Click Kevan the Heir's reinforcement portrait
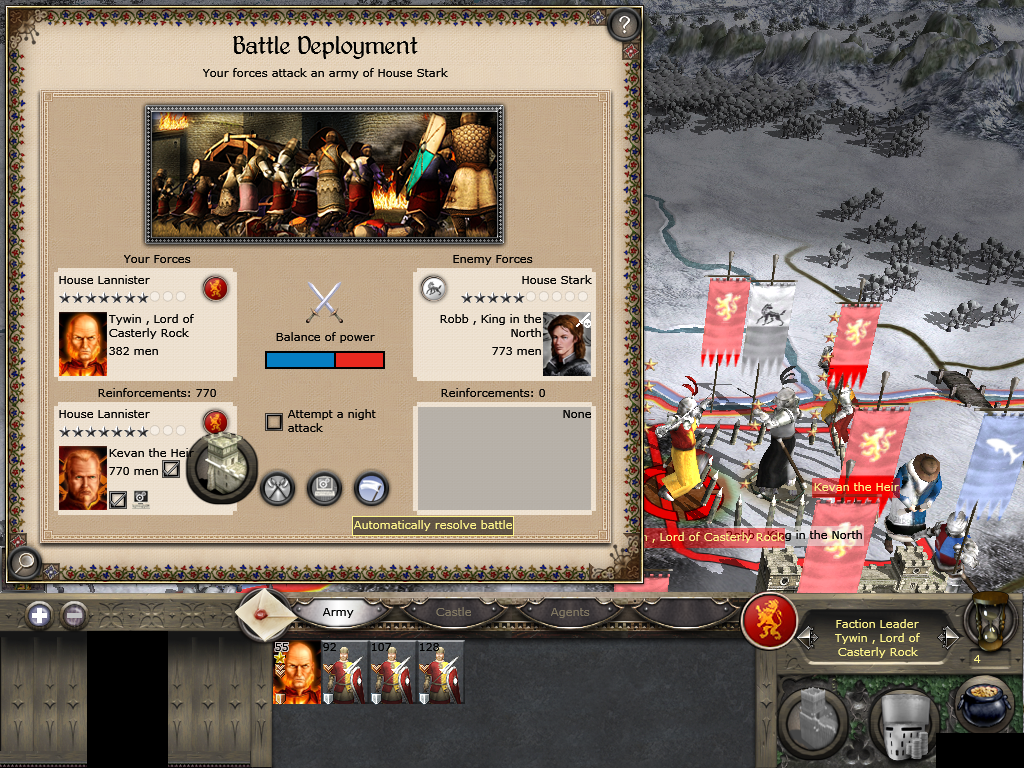The image size is (1024, 768). (x=83, y=477)
